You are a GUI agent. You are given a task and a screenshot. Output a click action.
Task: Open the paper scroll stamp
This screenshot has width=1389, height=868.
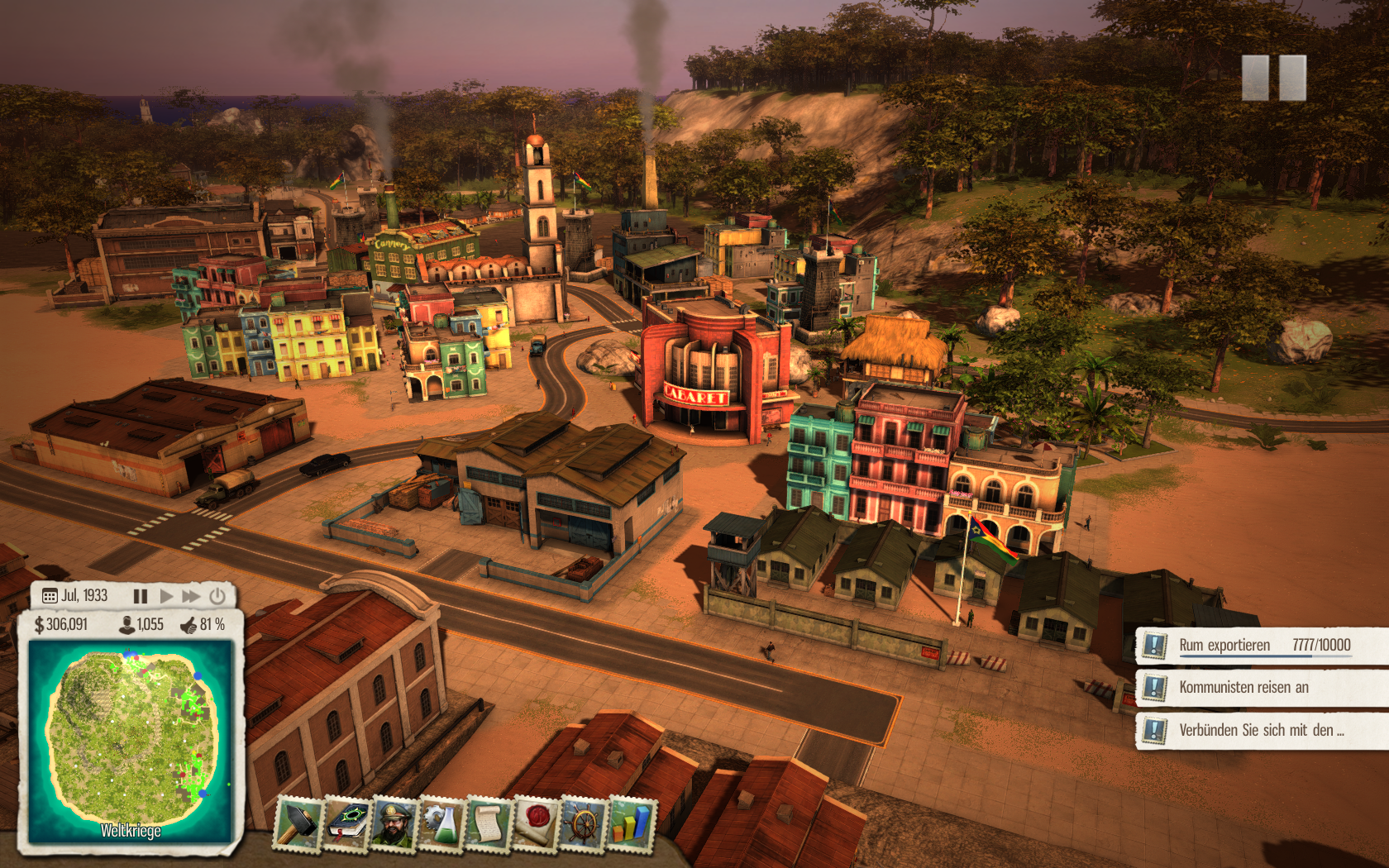(489, 823)
